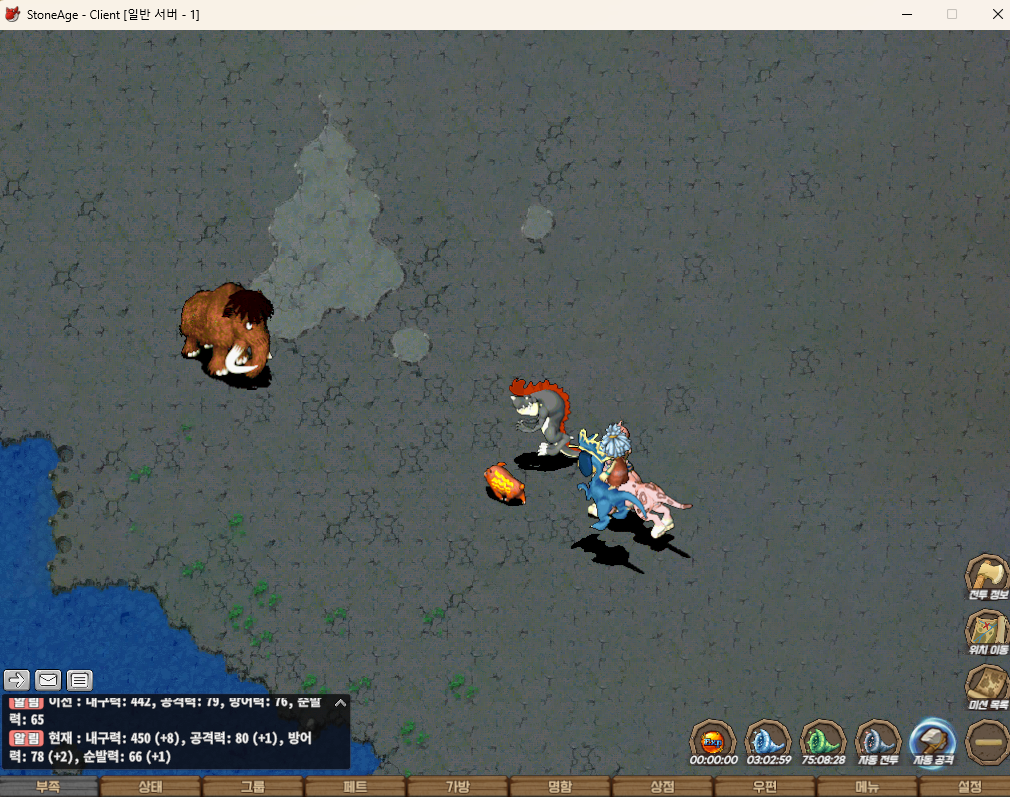Open the 메뉴 (menu) button

point(867,787)
